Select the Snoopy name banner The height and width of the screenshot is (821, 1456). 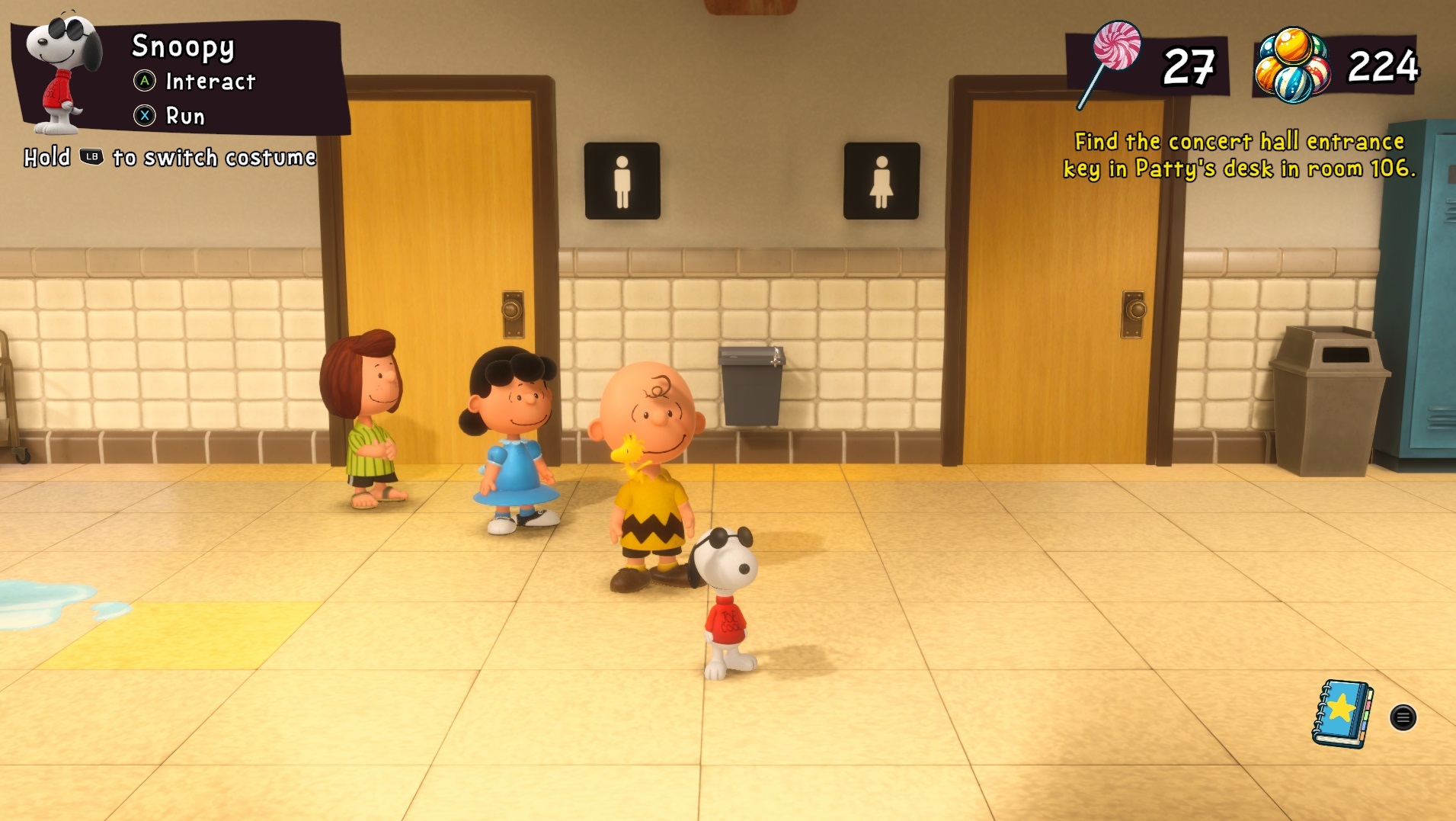tap(183, 47)
